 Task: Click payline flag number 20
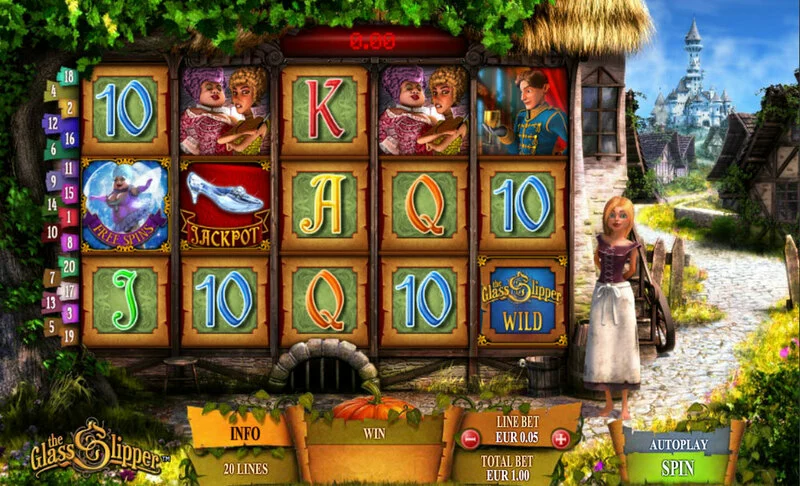tap(69, 265)
